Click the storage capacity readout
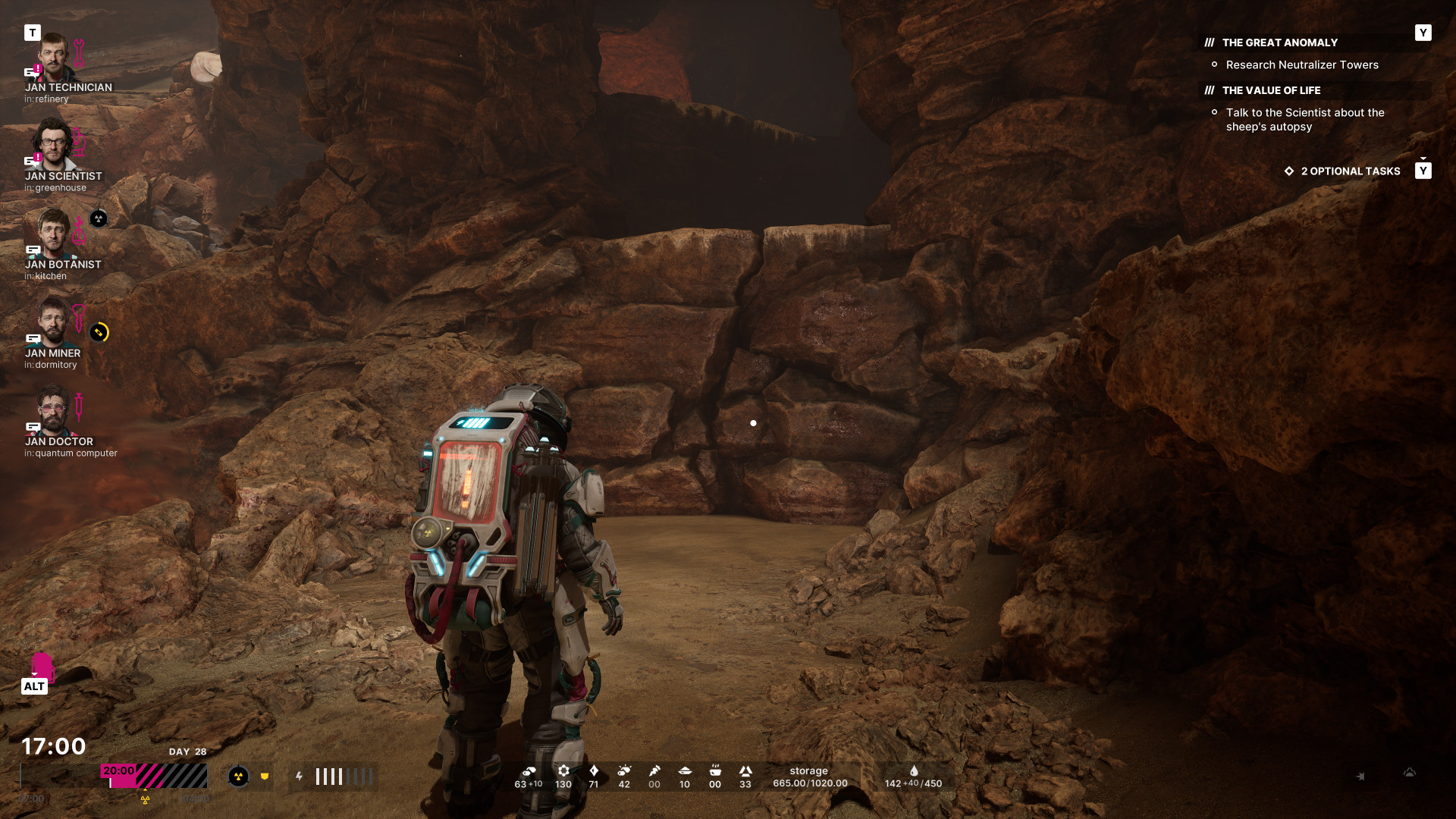1456x819 pixels. tap(809, 777)
